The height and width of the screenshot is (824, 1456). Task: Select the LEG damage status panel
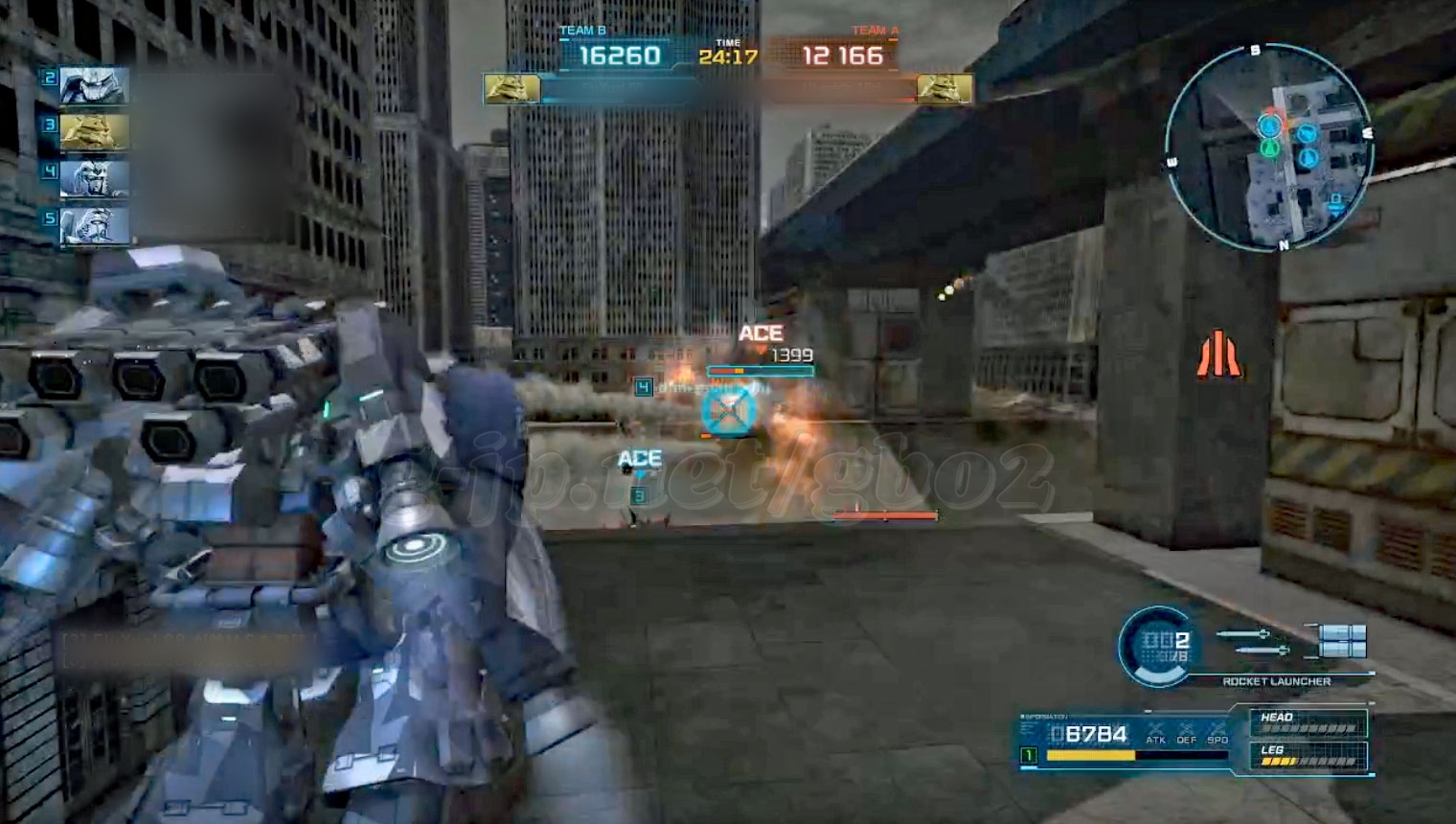coord(1308,756)
